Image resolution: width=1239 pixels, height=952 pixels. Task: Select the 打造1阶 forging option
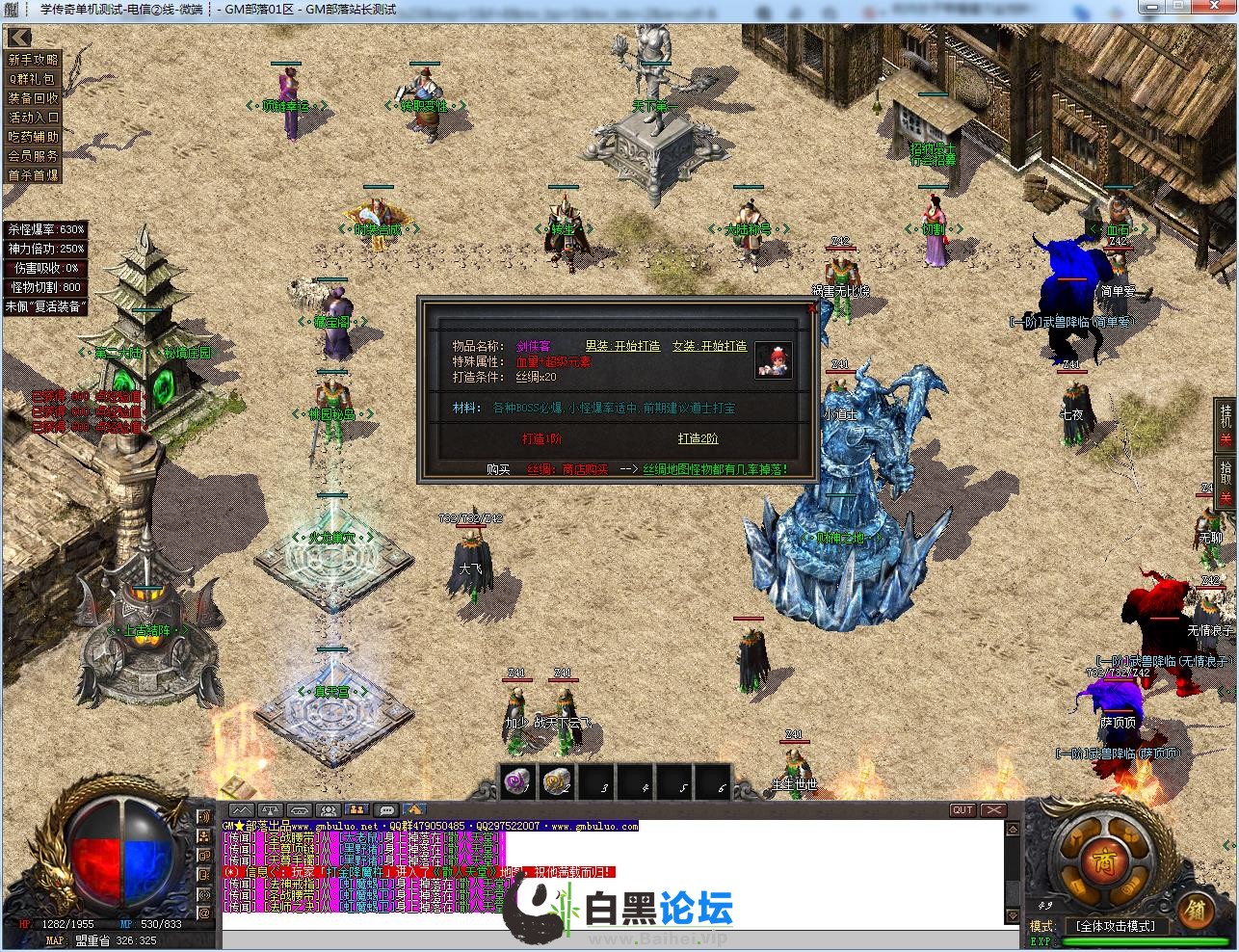541,438
